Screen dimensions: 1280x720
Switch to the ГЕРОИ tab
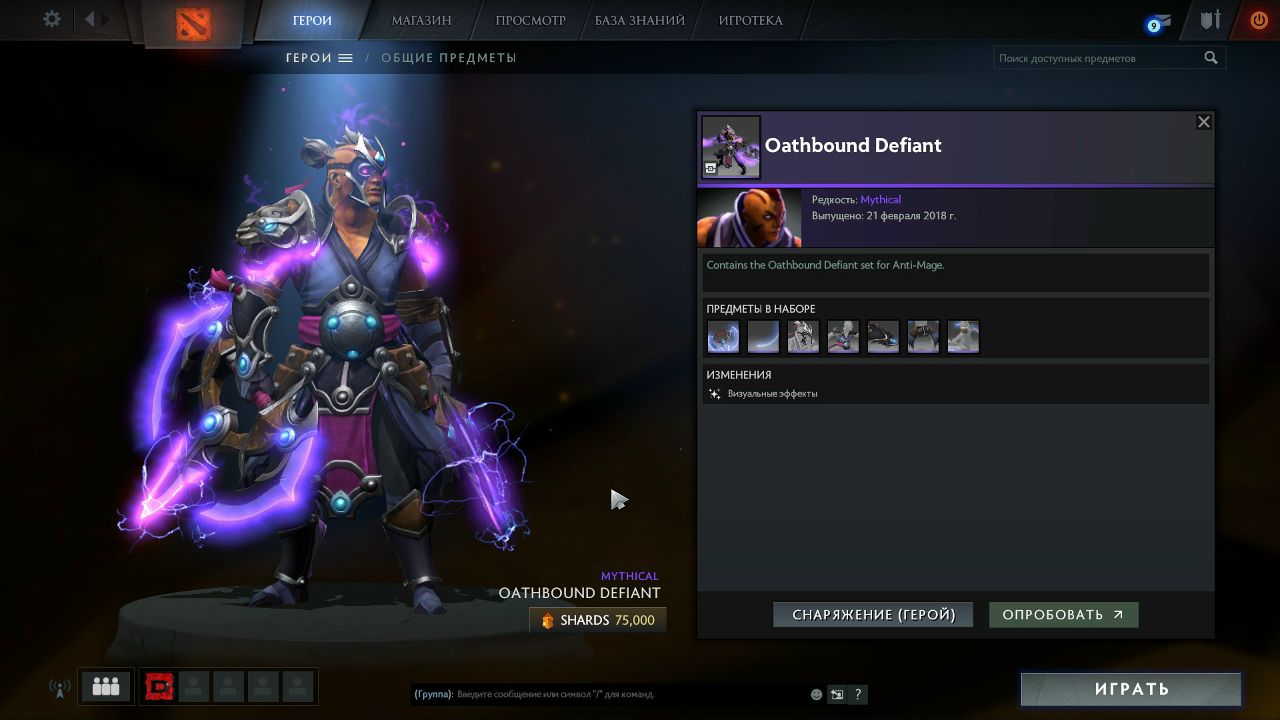point(312,20)
